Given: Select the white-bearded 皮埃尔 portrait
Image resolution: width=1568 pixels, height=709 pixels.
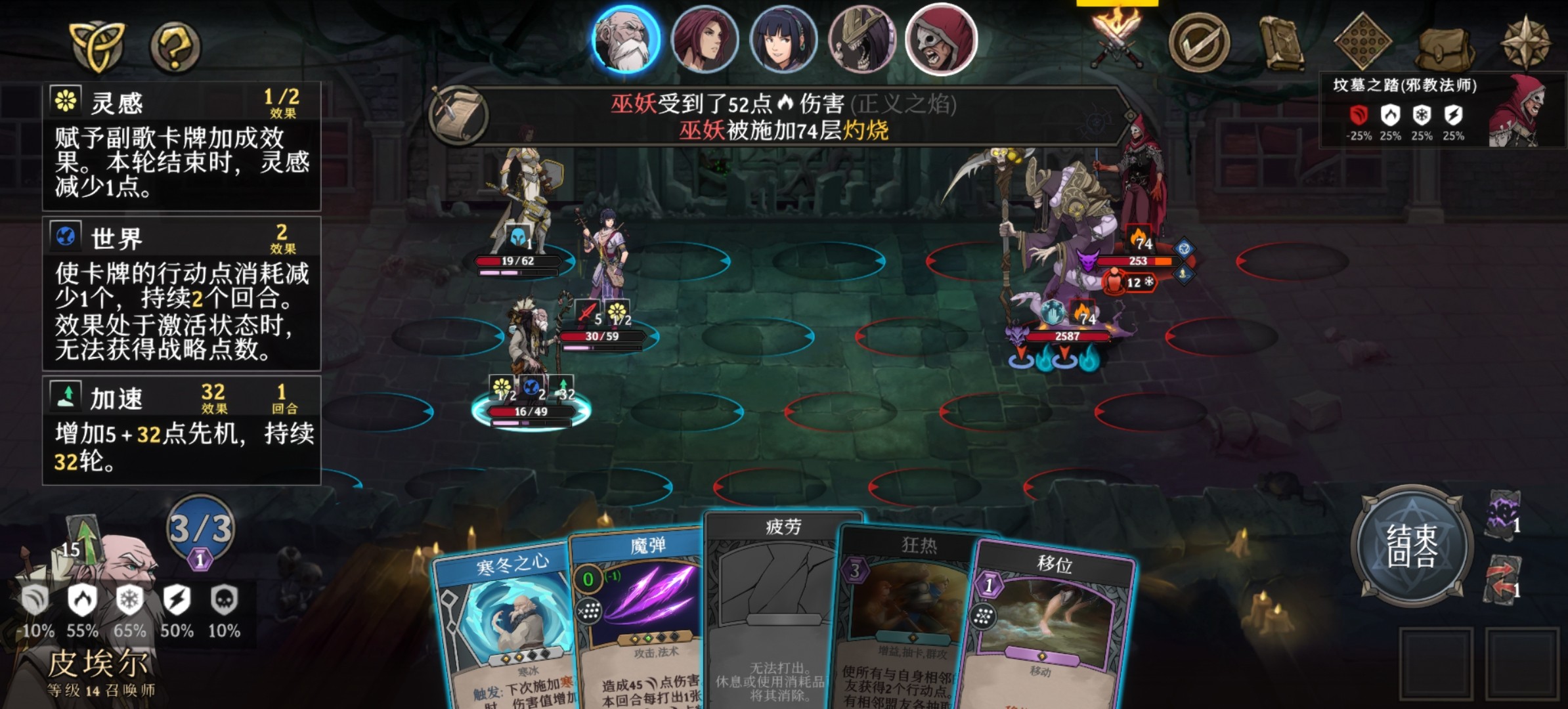Looking at the screenshot, I should 626,39.
